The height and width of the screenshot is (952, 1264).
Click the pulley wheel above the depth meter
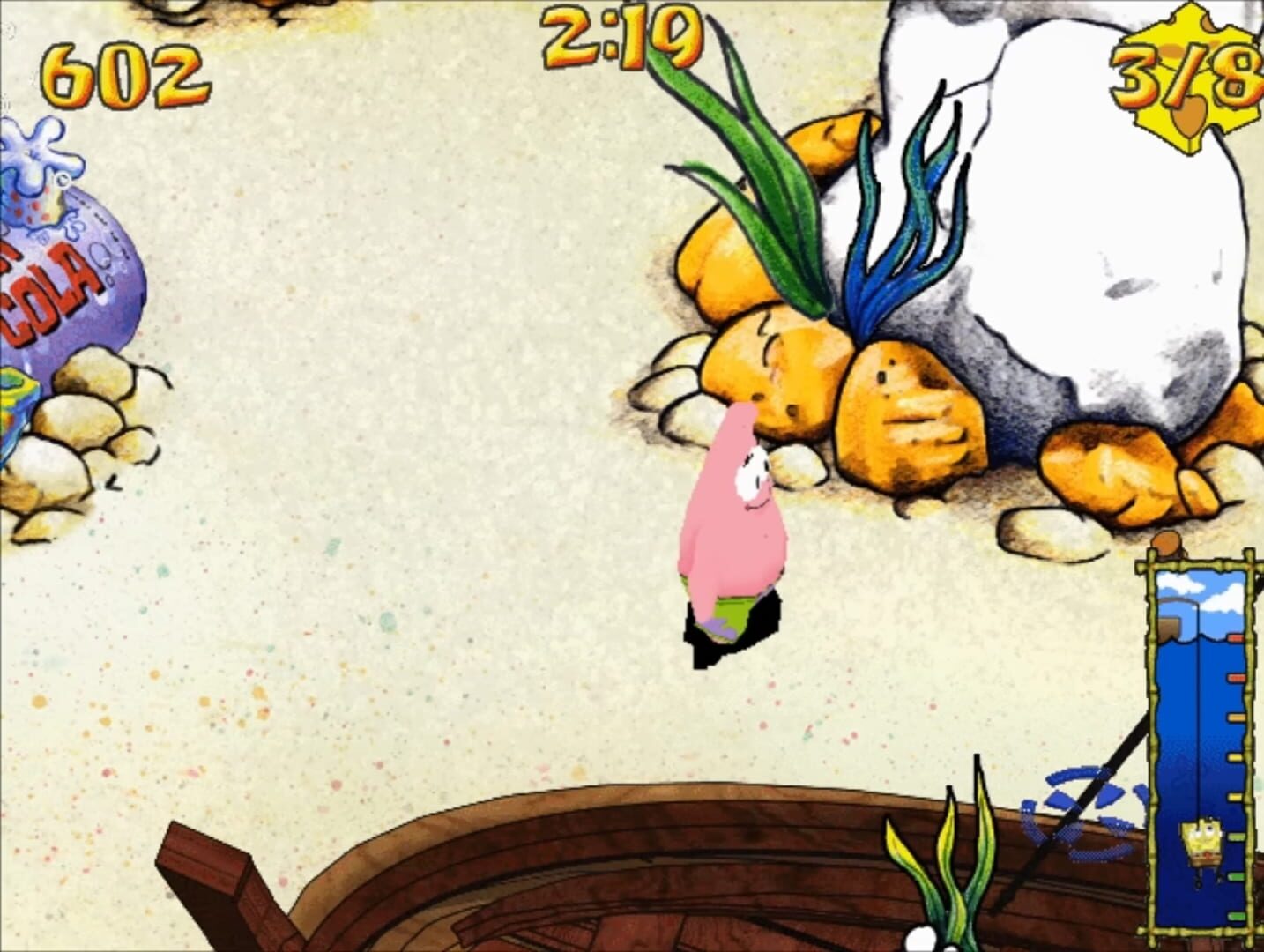tap(1168, 544)
